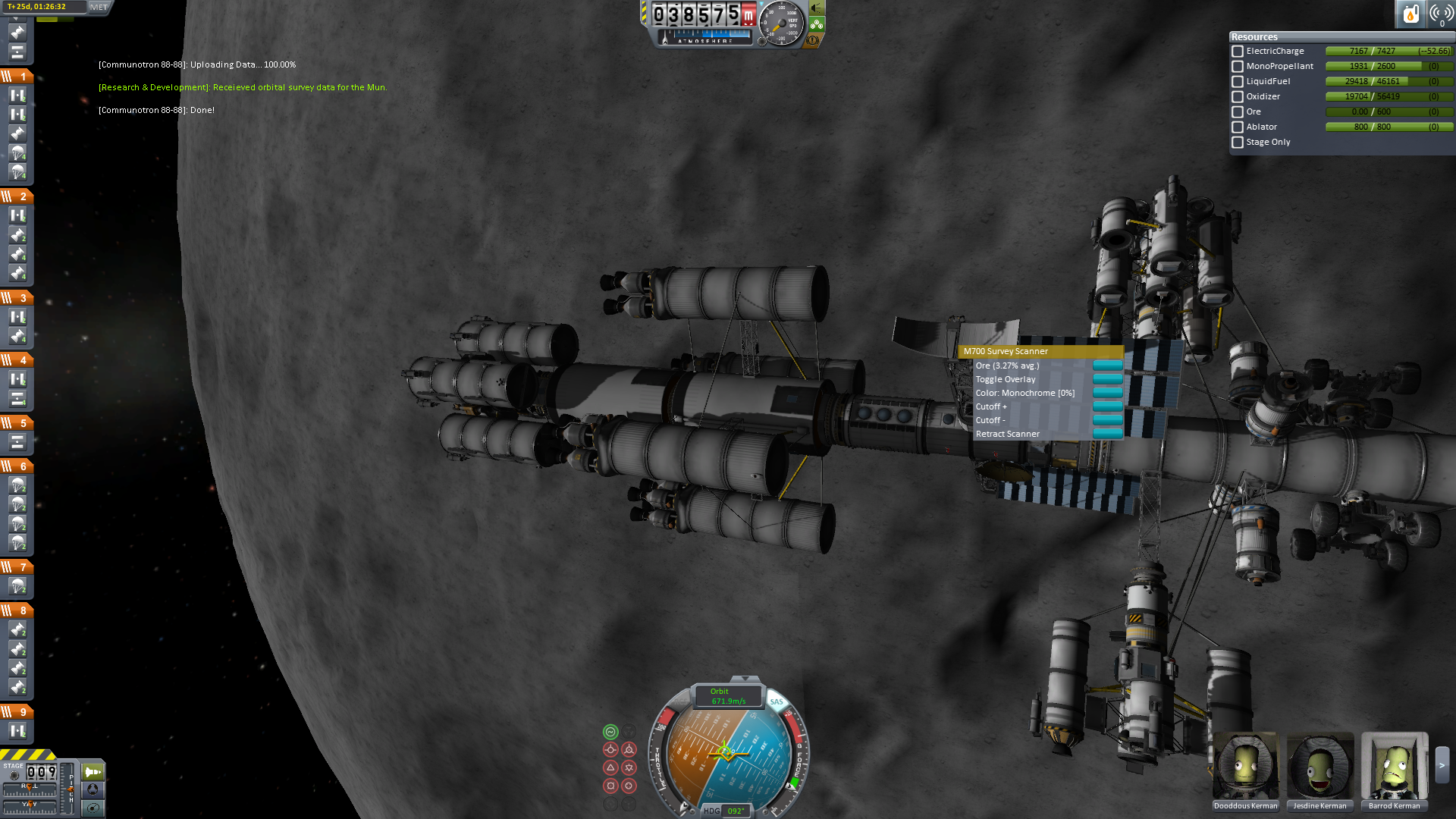Select the green stability assist SAS mode

(610, 732)
